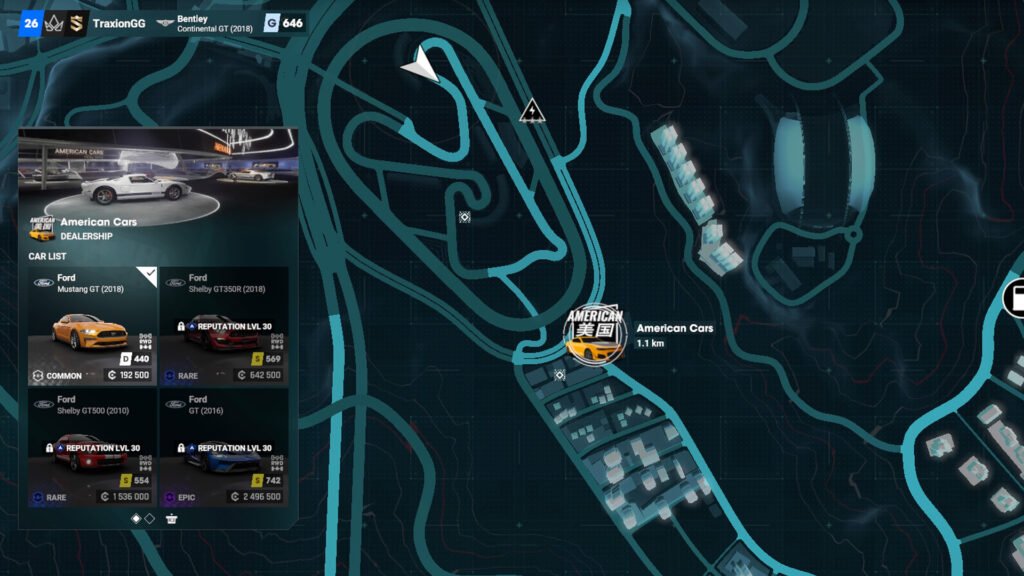Viewport: 1024px width, 576px height.
Task: Select the small marker below the dealership
Action: (560, 375)
